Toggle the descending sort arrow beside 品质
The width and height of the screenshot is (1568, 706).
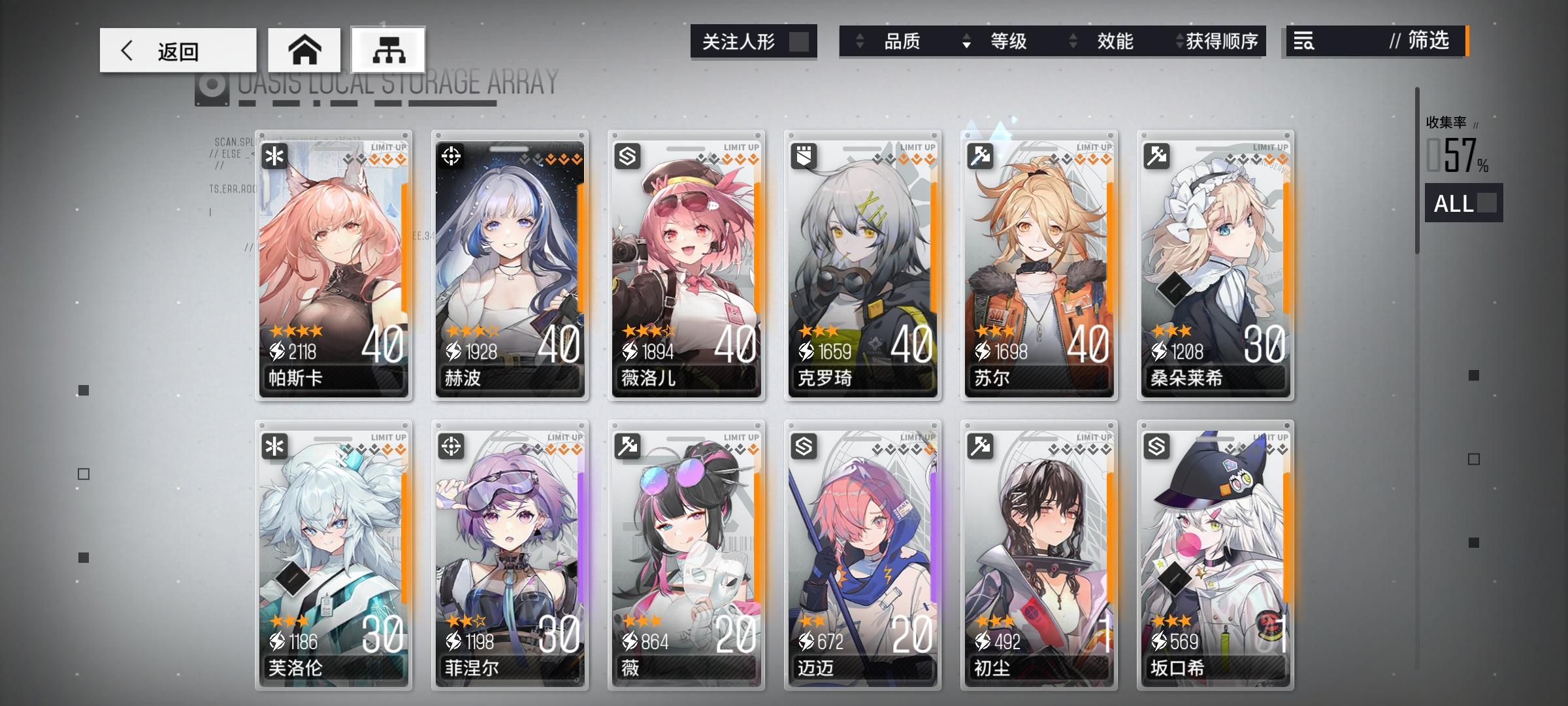coord(858,42)
